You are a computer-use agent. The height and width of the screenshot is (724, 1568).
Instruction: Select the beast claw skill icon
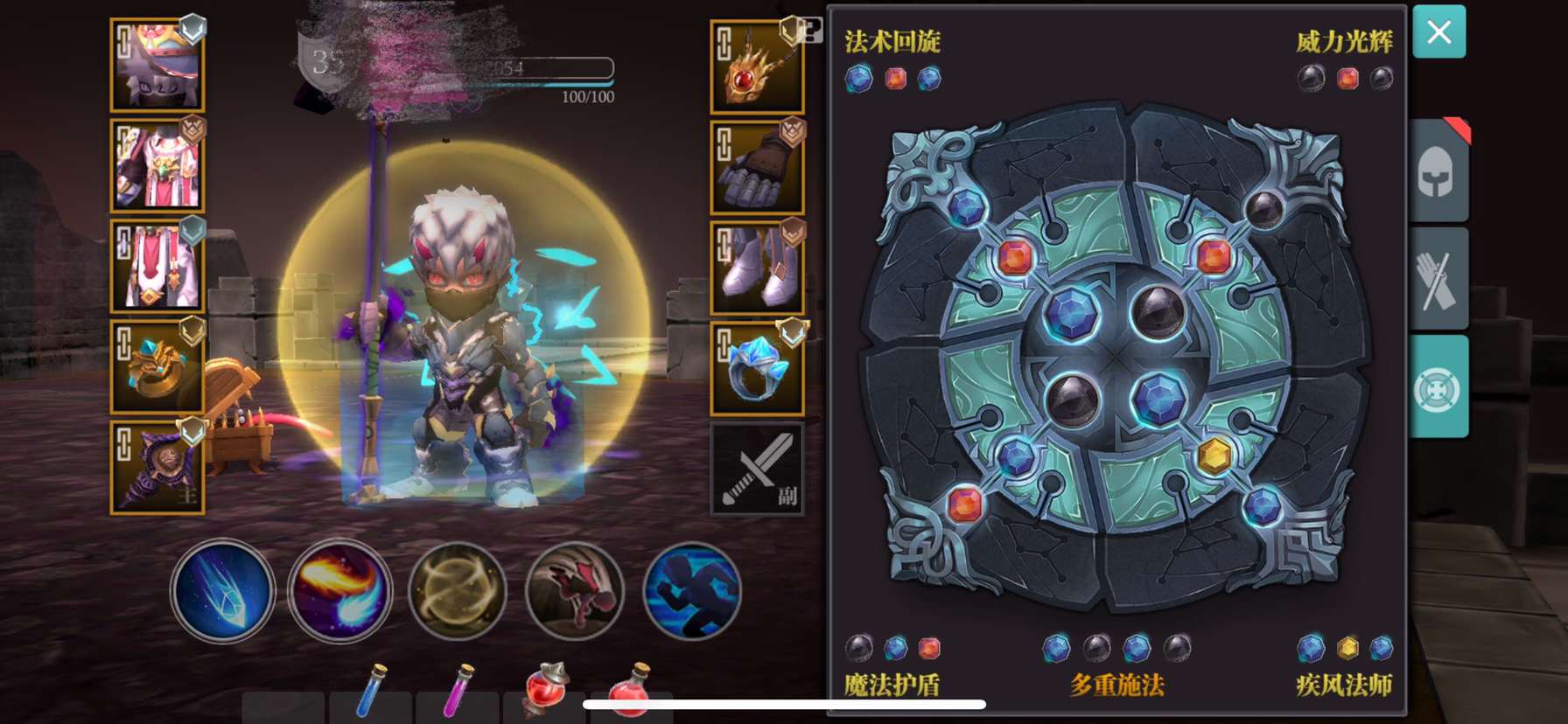click(574, 592)
